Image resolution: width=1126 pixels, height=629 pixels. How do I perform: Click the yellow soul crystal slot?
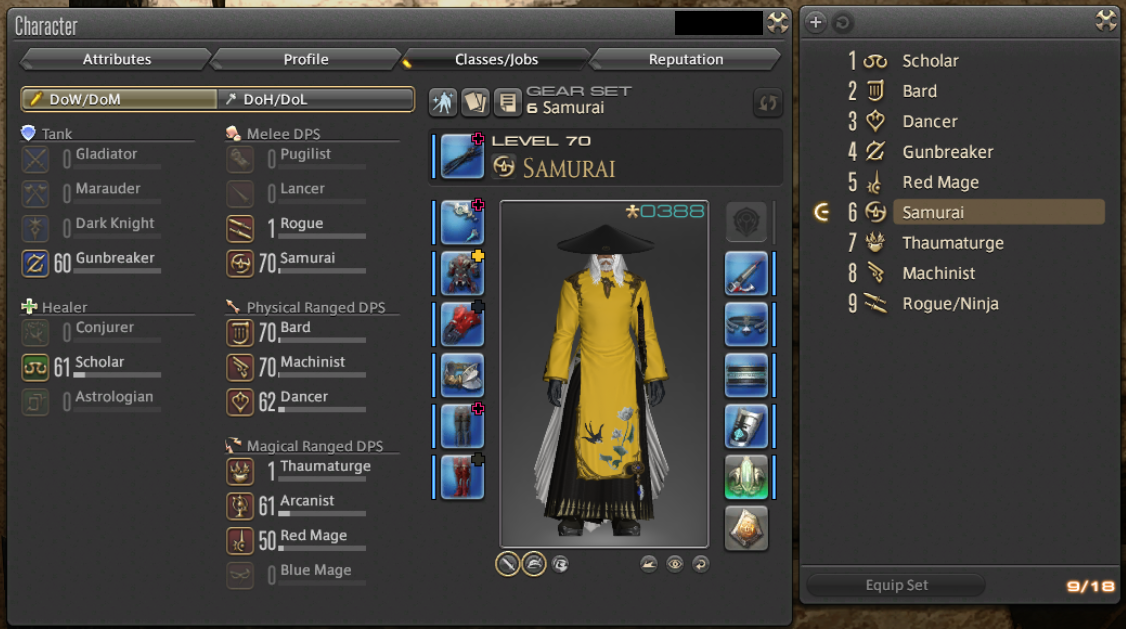coord(746,528)
